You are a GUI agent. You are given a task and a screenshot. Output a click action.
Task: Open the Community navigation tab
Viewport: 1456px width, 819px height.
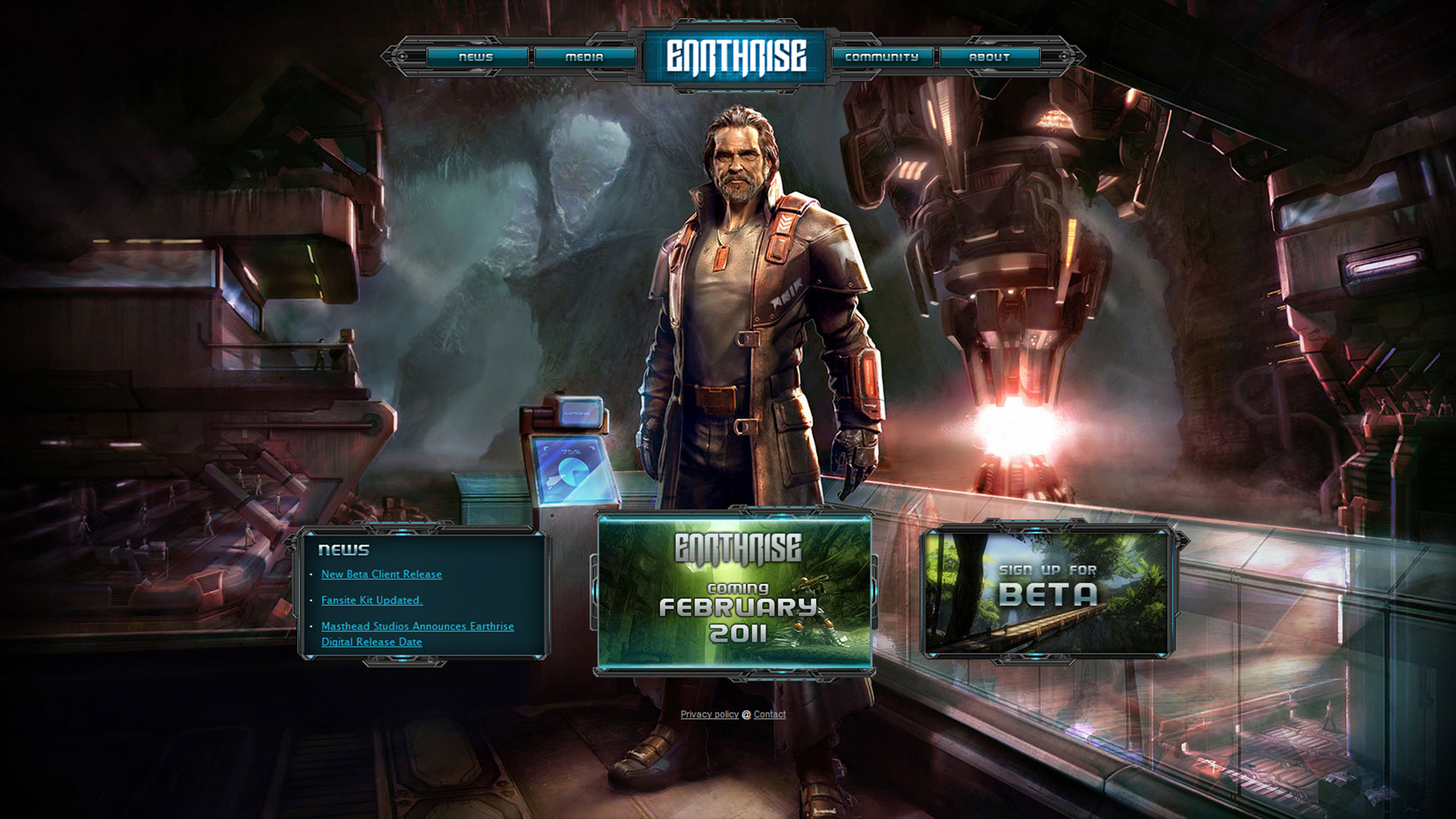(882, 57)
